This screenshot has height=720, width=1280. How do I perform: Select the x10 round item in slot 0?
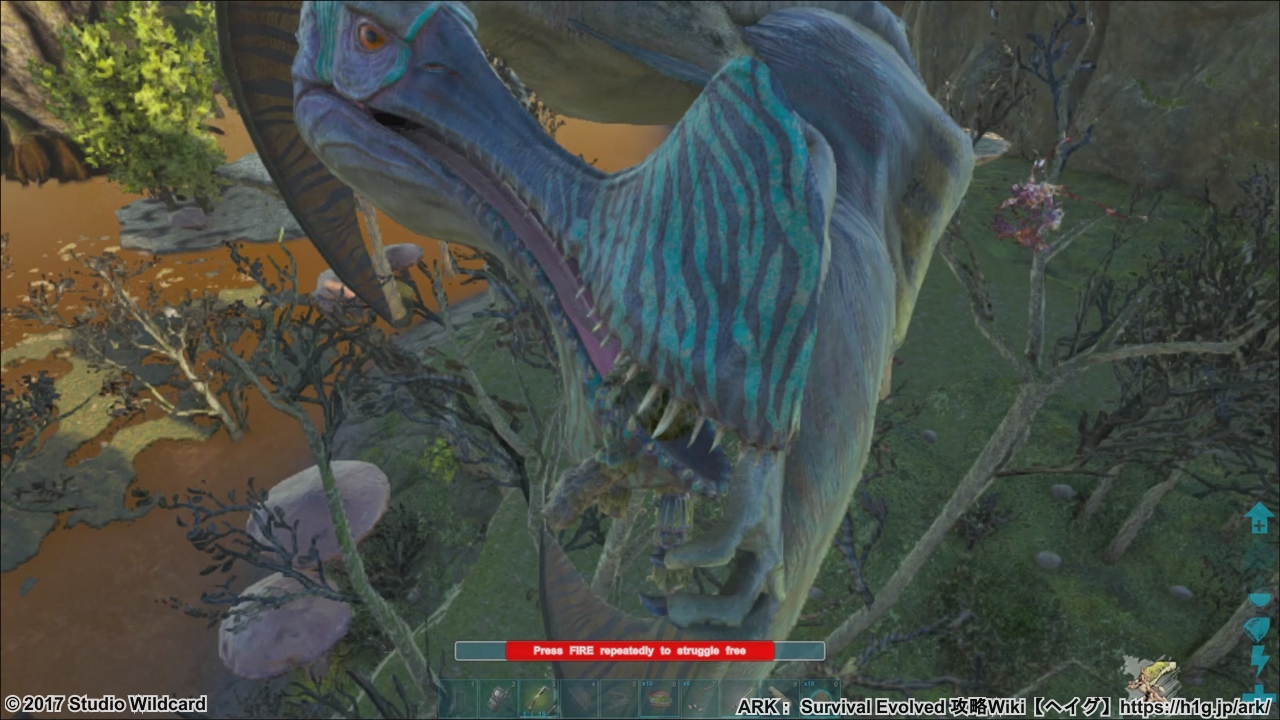[821, 698]
